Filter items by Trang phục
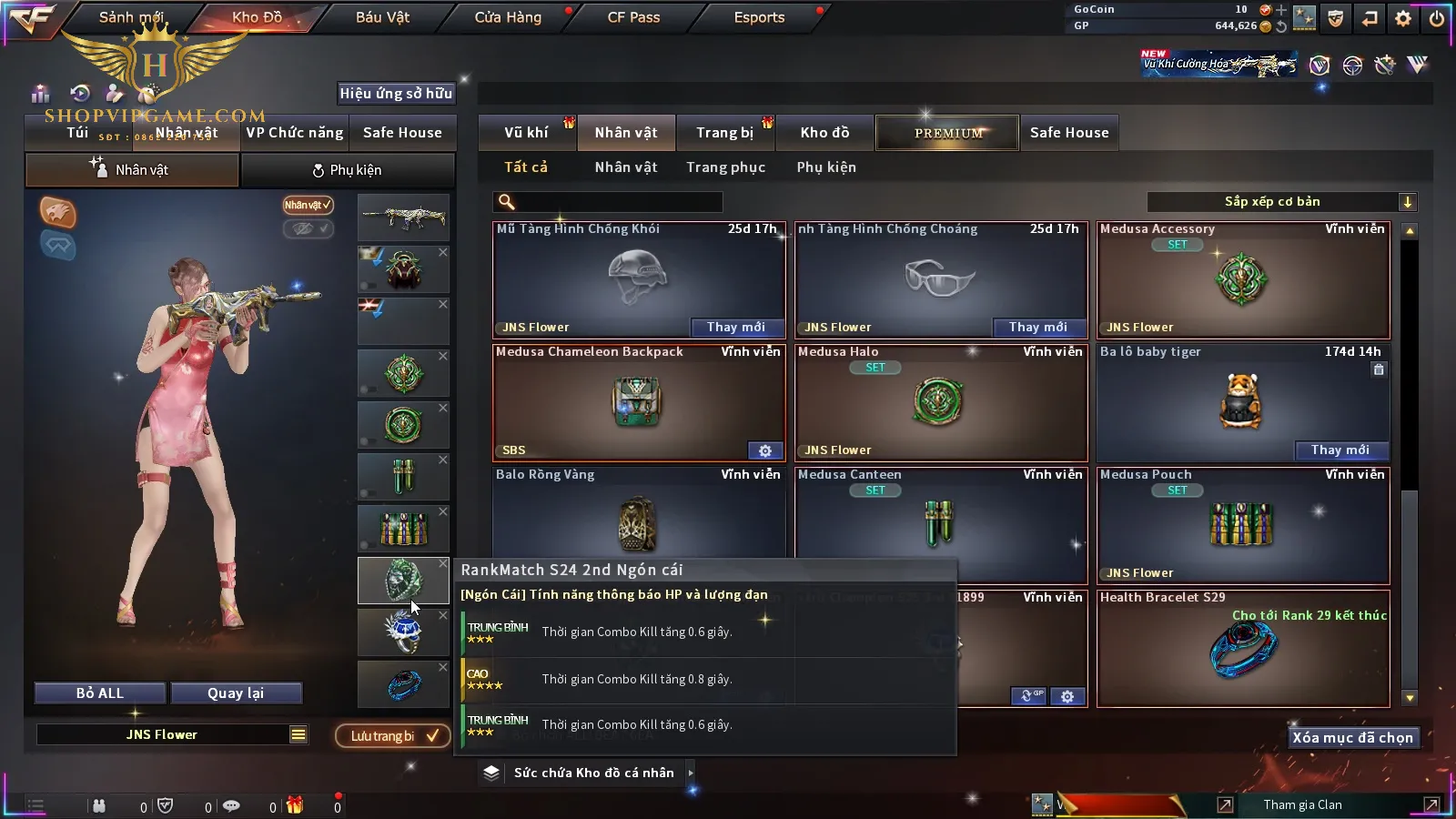 (x=725, y=167)
